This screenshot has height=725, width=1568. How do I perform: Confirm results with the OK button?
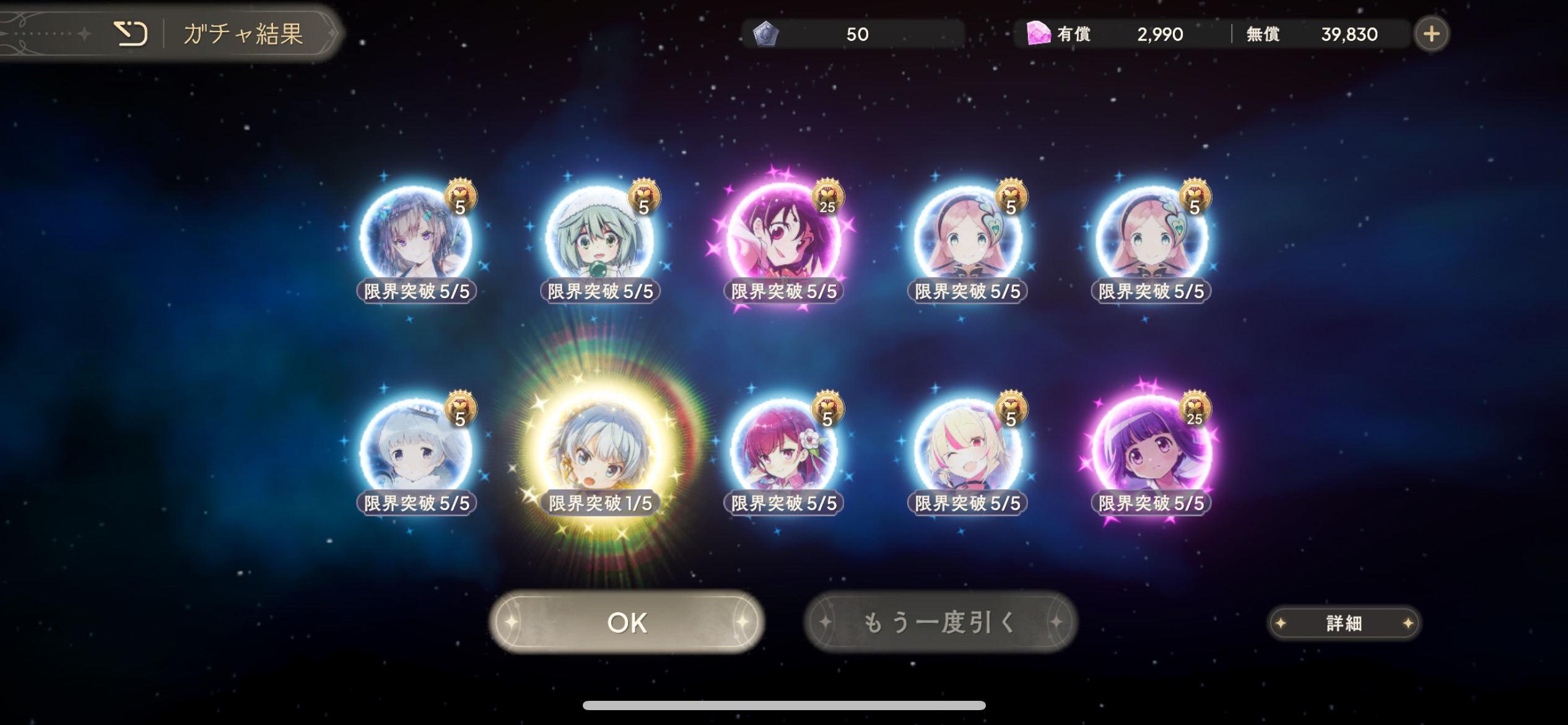[627, 622]
